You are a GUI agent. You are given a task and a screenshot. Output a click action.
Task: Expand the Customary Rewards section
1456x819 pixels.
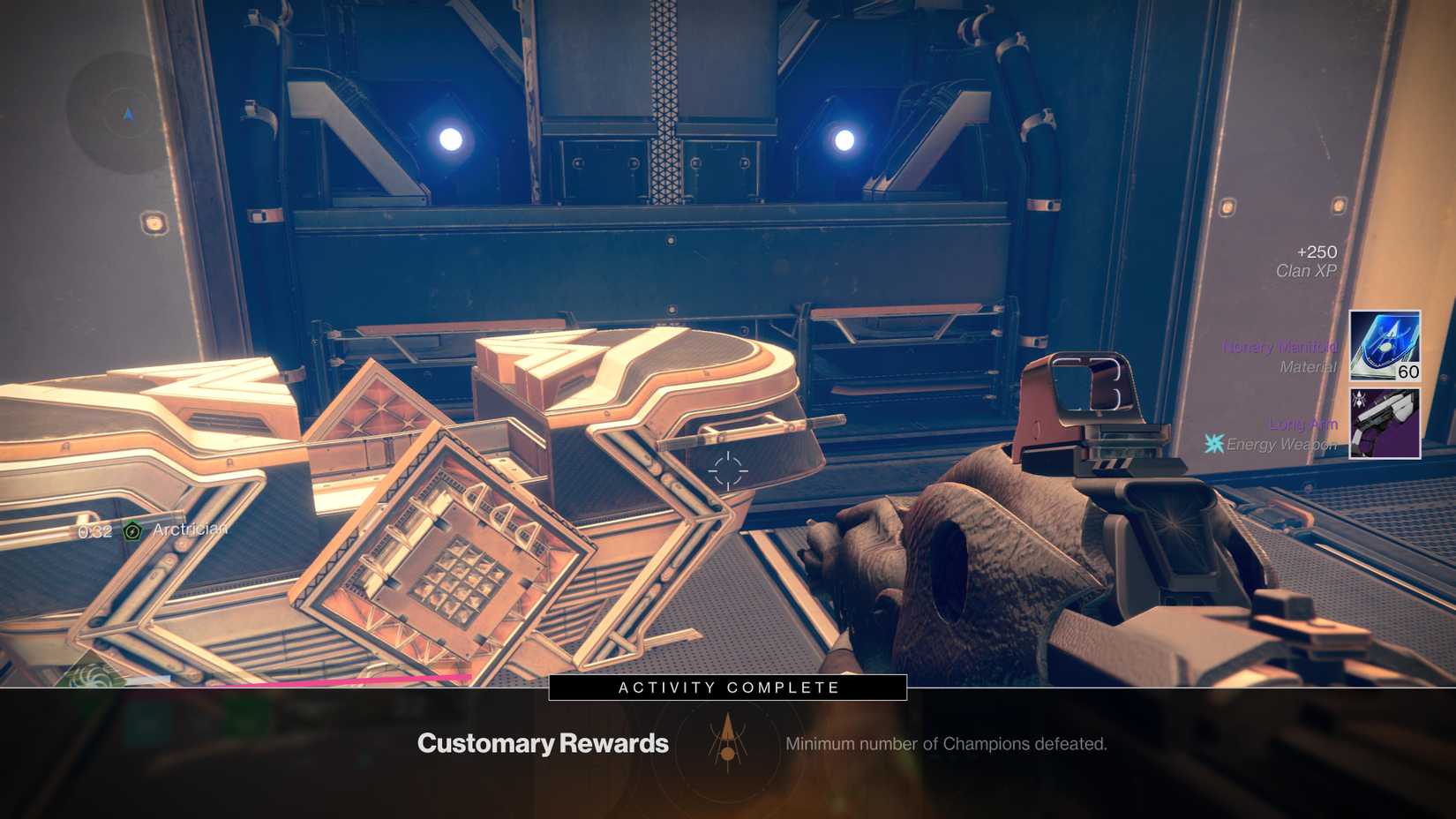point(542,744)
